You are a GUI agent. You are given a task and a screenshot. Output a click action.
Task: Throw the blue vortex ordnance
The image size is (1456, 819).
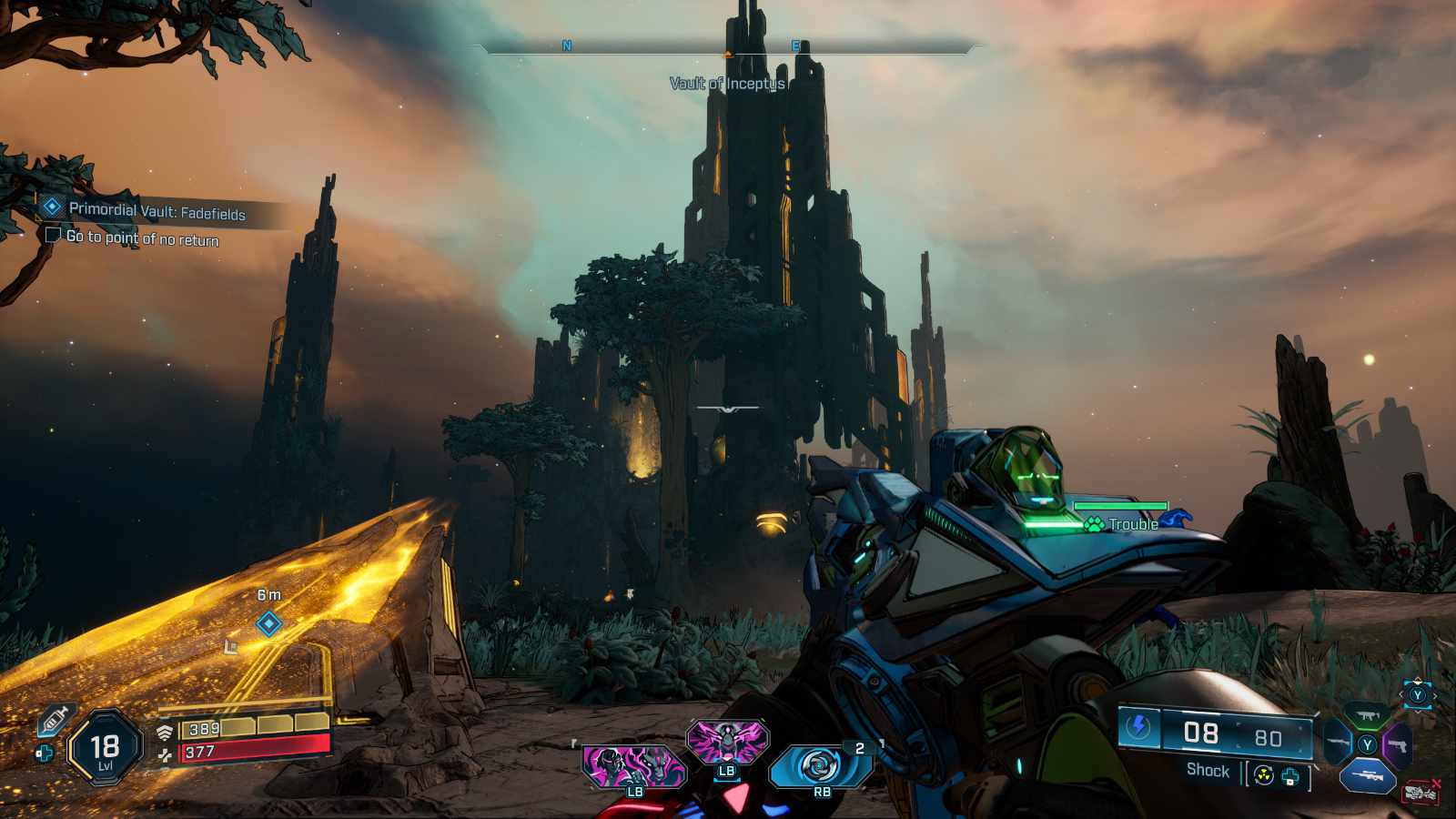click(x=819, y=766)
